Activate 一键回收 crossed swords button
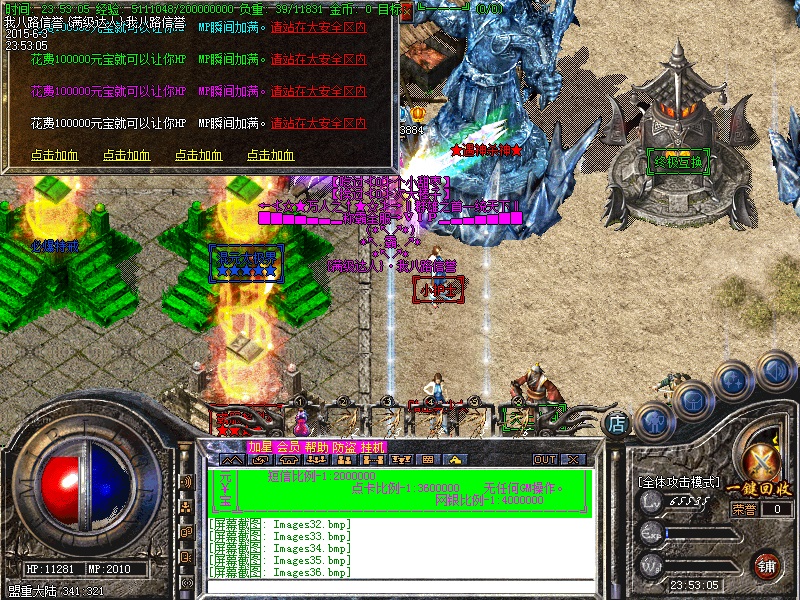 (x=764, y=462)
